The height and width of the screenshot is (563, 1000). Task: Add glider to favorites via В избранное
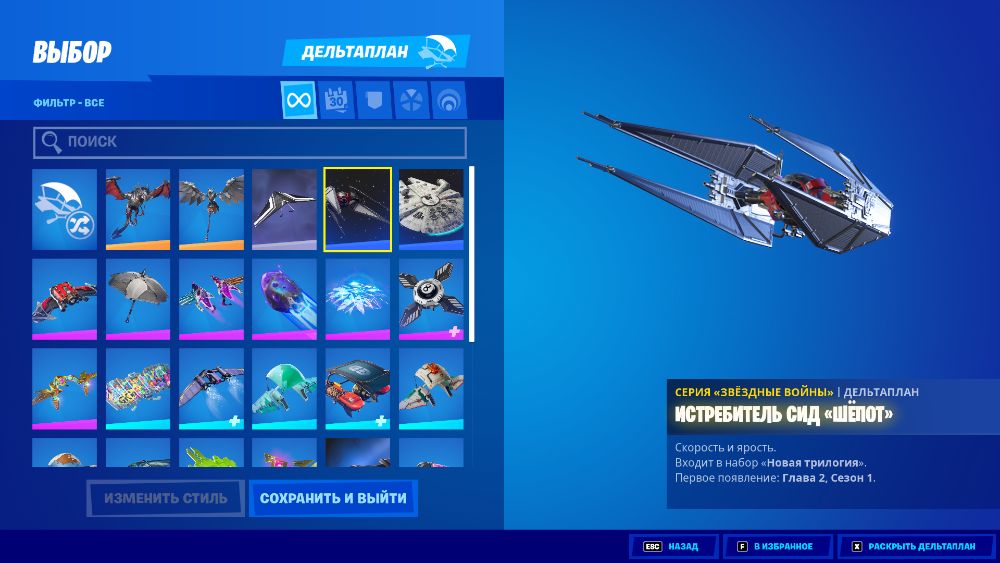click(x=775, y=547)
